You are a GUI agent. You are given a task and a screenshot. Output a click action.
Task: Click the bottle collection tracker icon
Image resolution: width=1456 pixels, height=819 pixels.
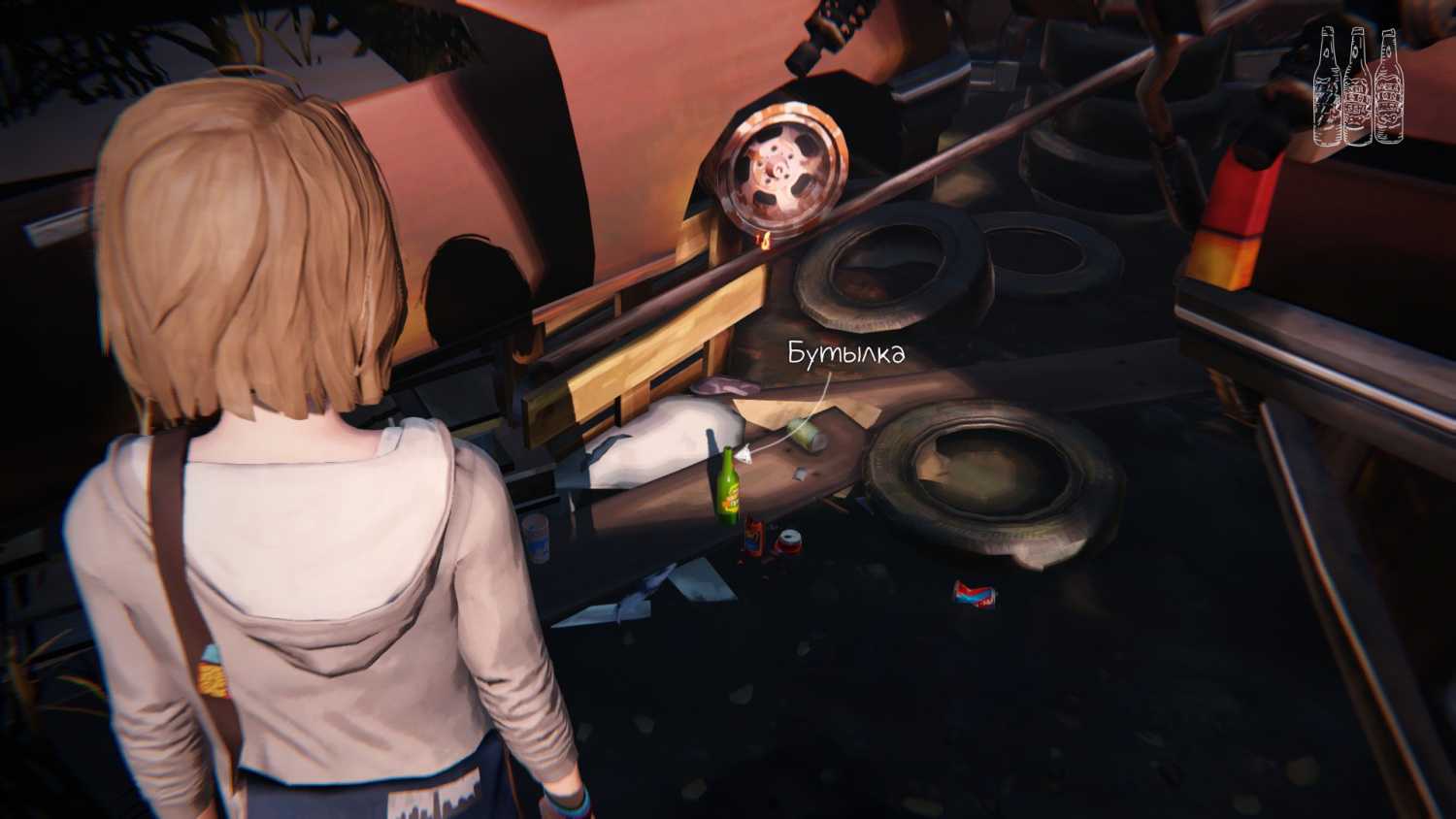[1358, 87]
